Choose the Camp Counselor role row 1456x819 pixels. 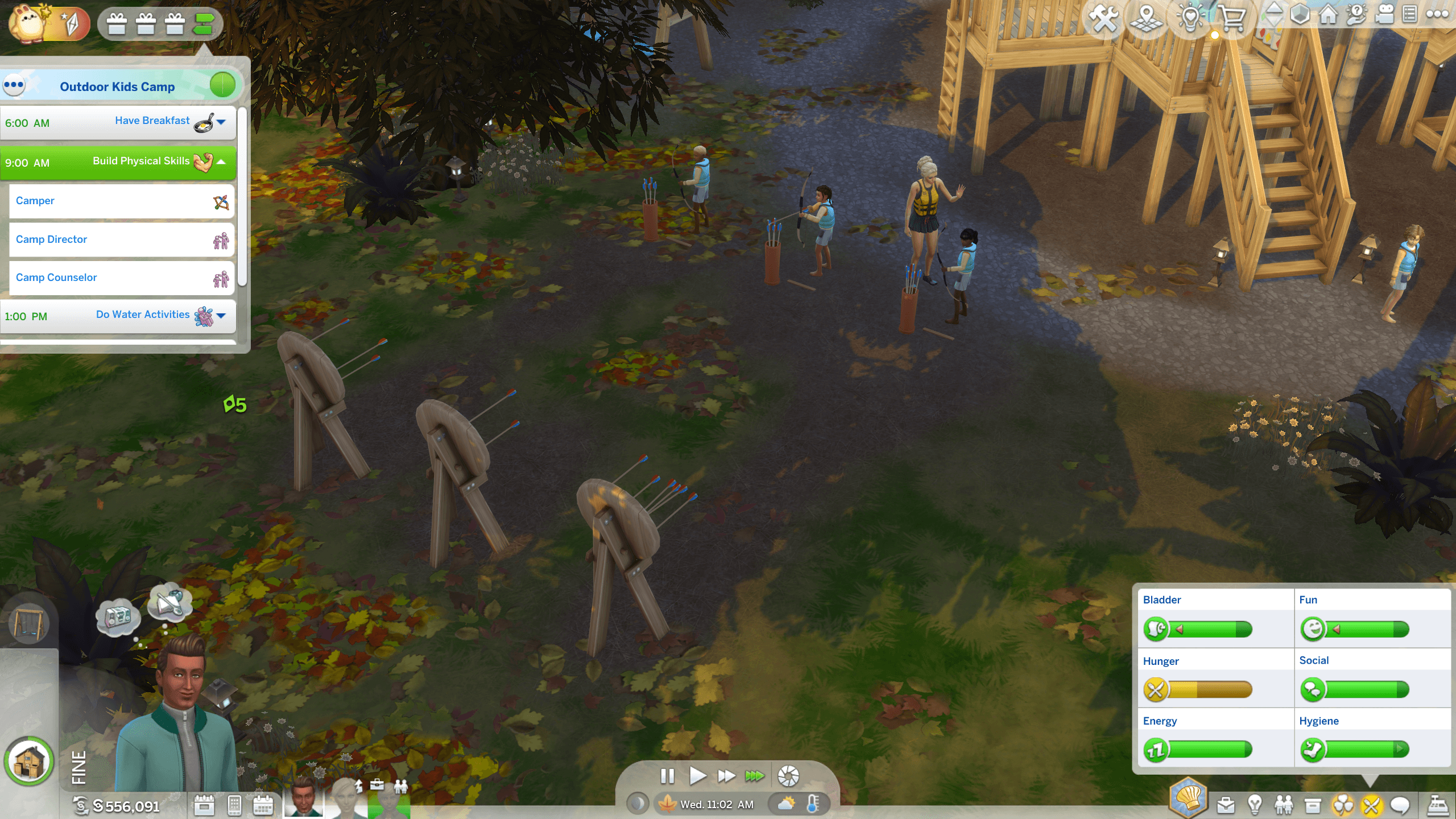tap(122, 278)
